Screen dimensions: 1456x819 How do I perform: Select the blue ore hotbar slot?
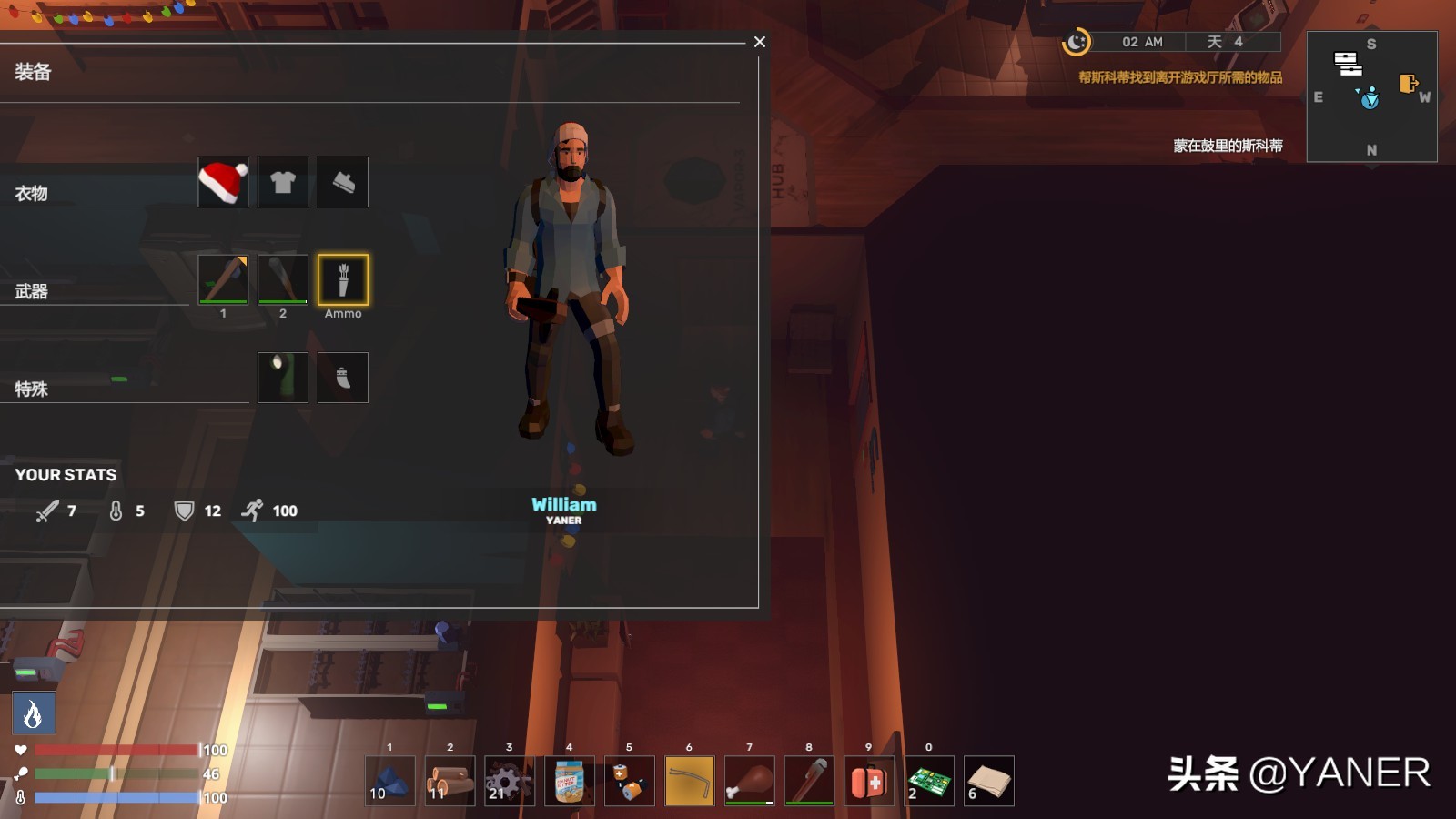[x=390, y=781]
